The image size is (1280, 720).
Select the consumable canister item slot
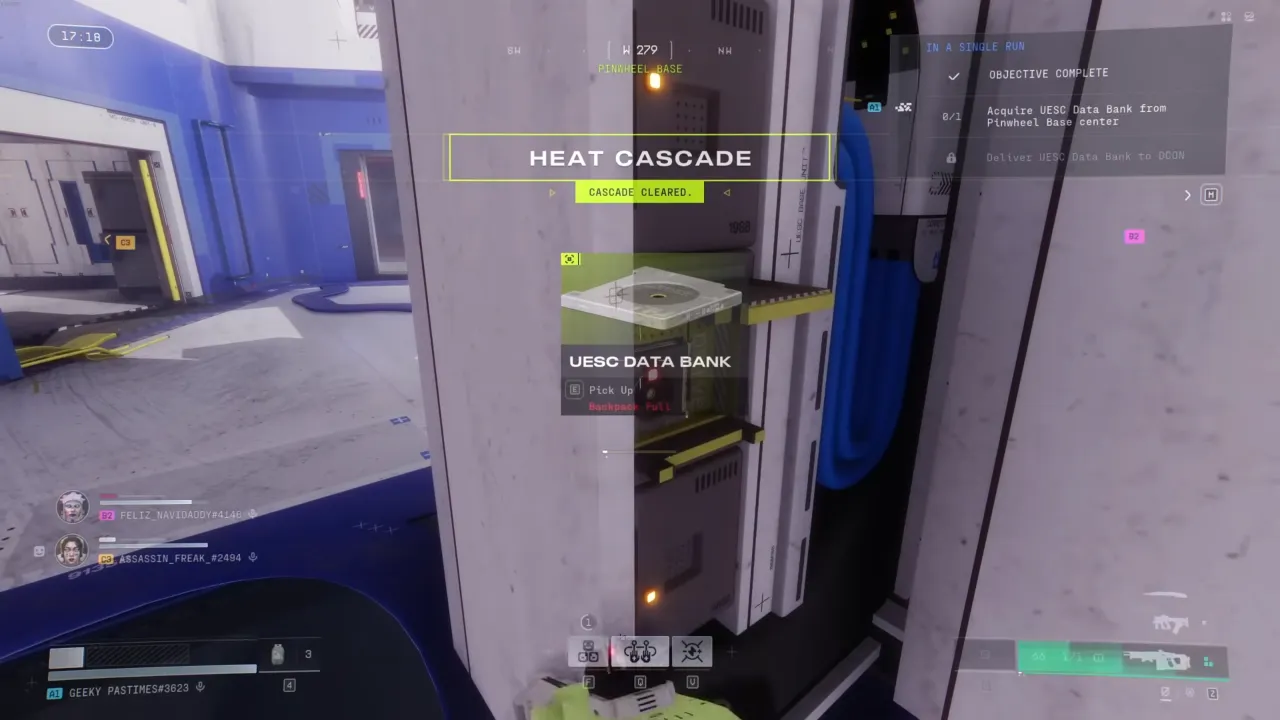tap(278, 654)
